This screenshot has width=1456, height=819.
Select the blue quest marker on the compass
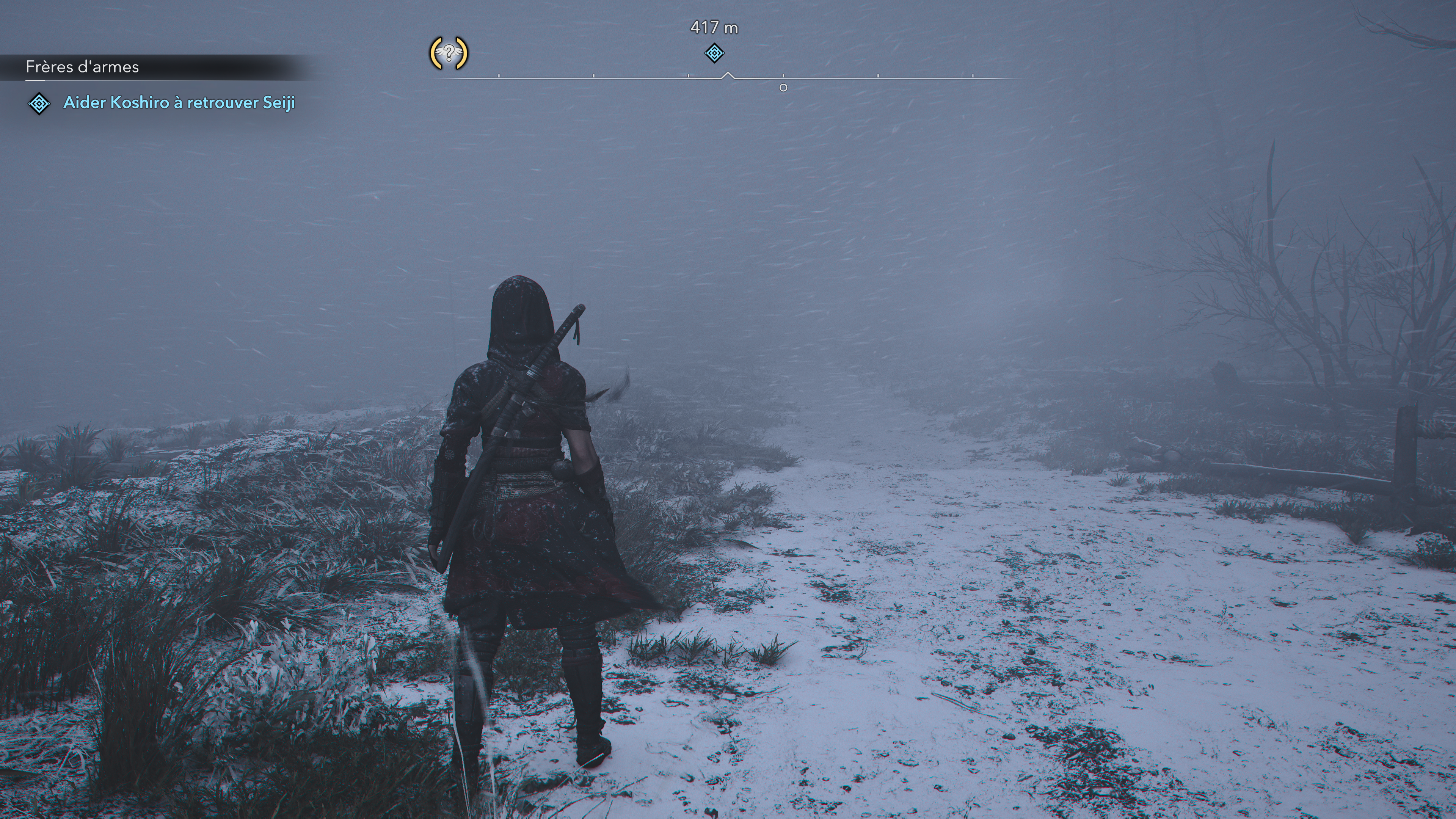click(714, 54)
